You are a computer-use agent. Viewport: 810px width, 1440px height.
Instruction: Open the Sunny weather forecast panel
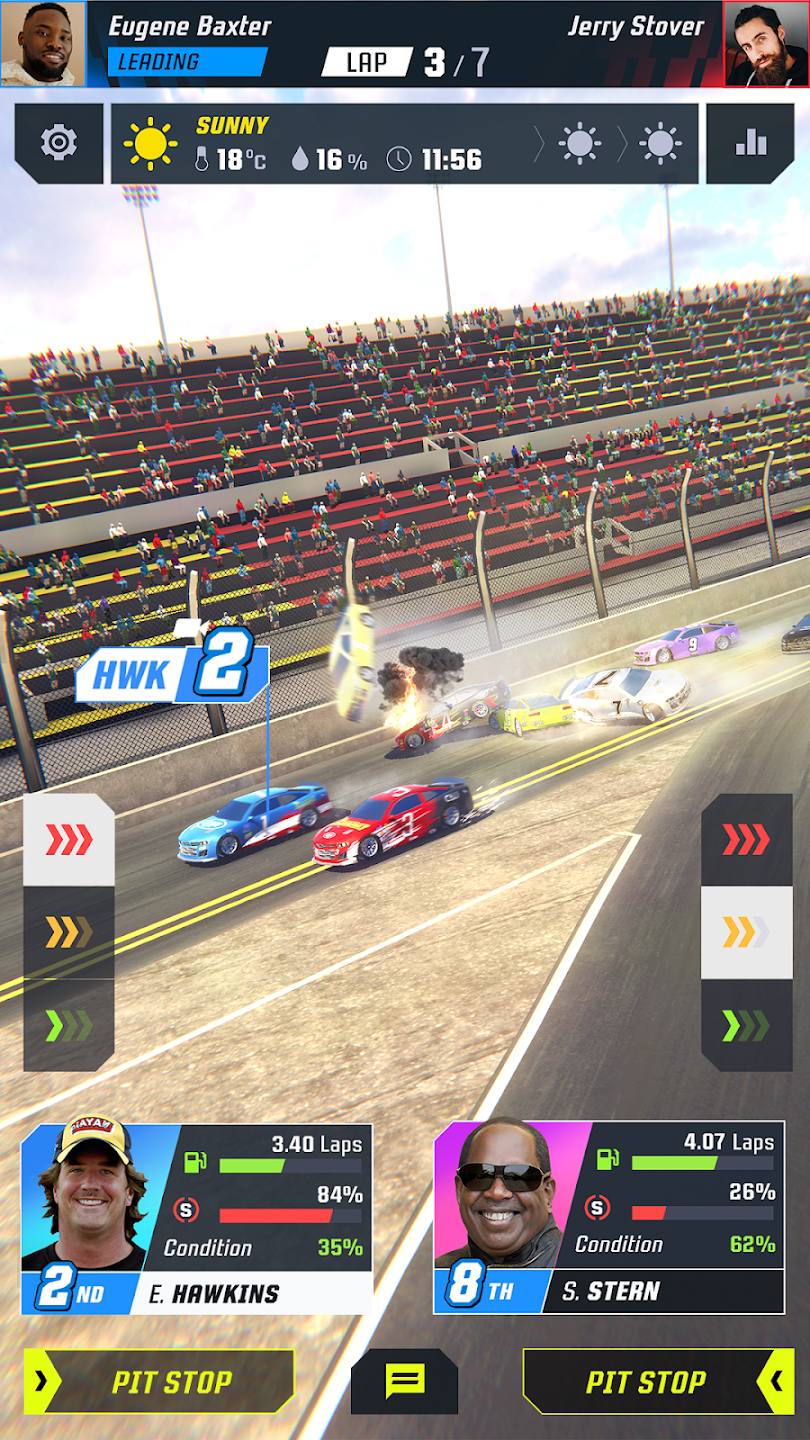pos(404,144)
